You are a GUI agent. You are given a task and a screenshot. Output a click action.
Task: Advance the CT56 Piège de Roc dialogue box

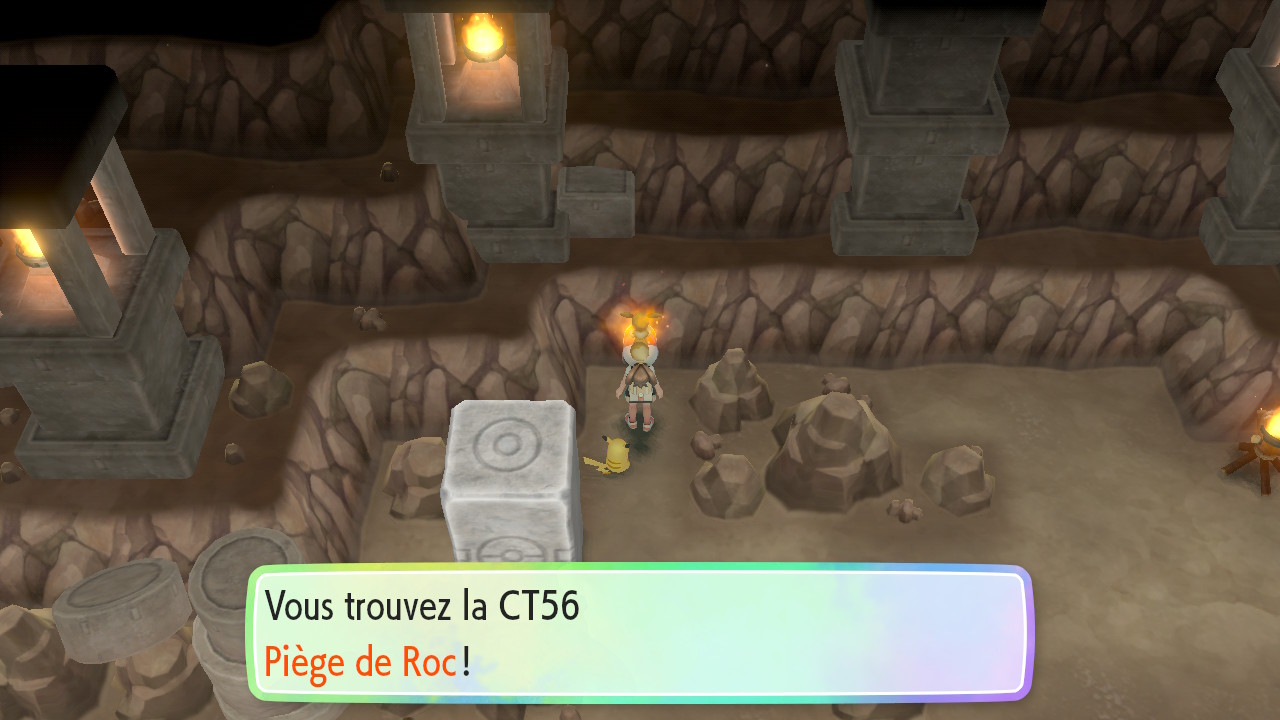tap(639, 634)
